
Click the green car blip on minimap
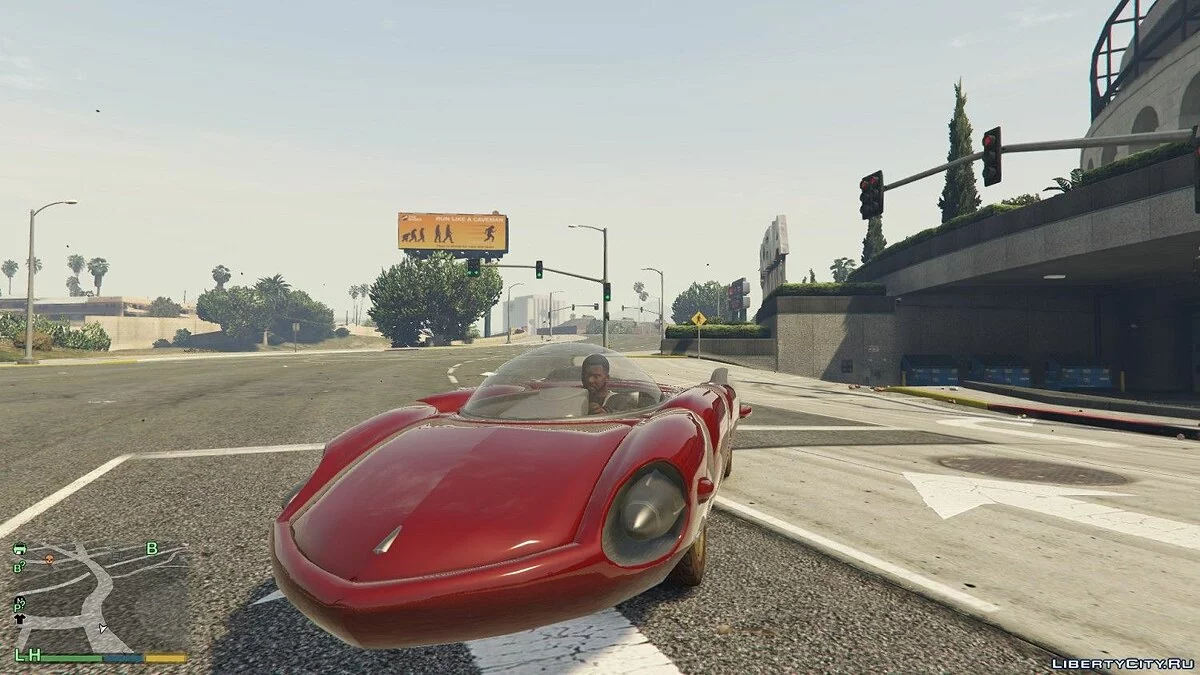point(19,549)
